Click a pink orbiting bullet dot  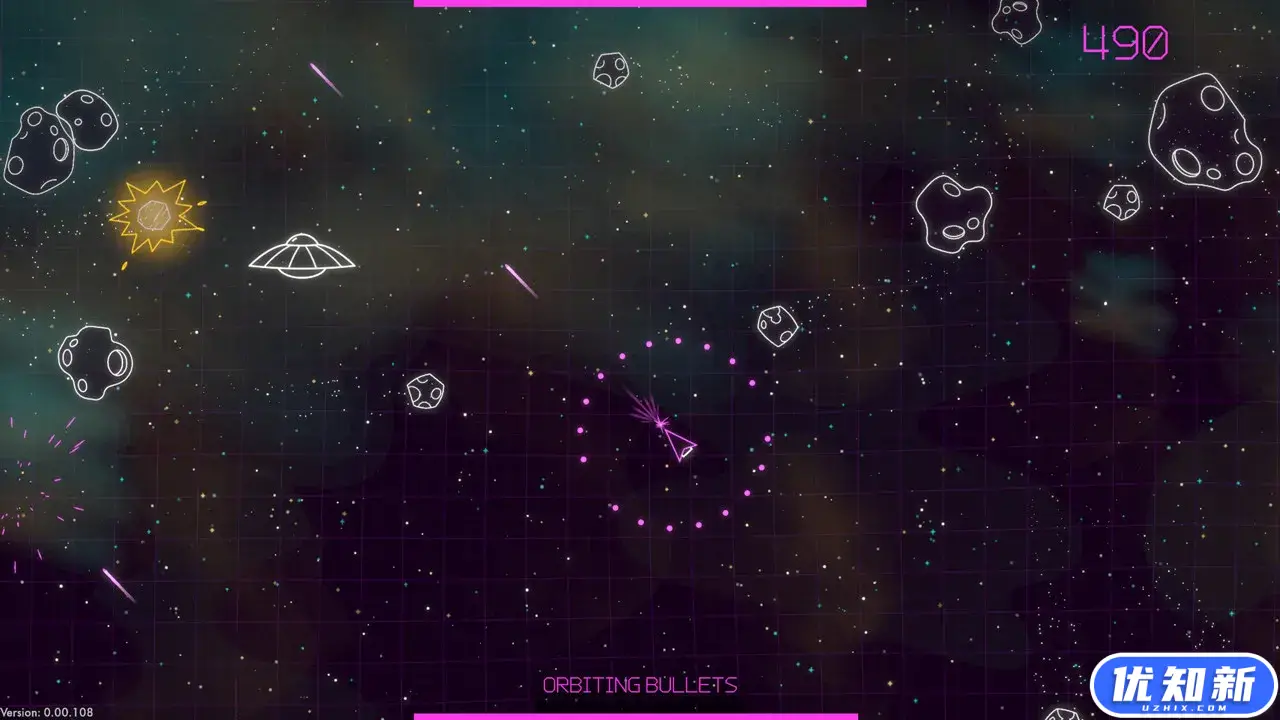click(x=650, y=345)
